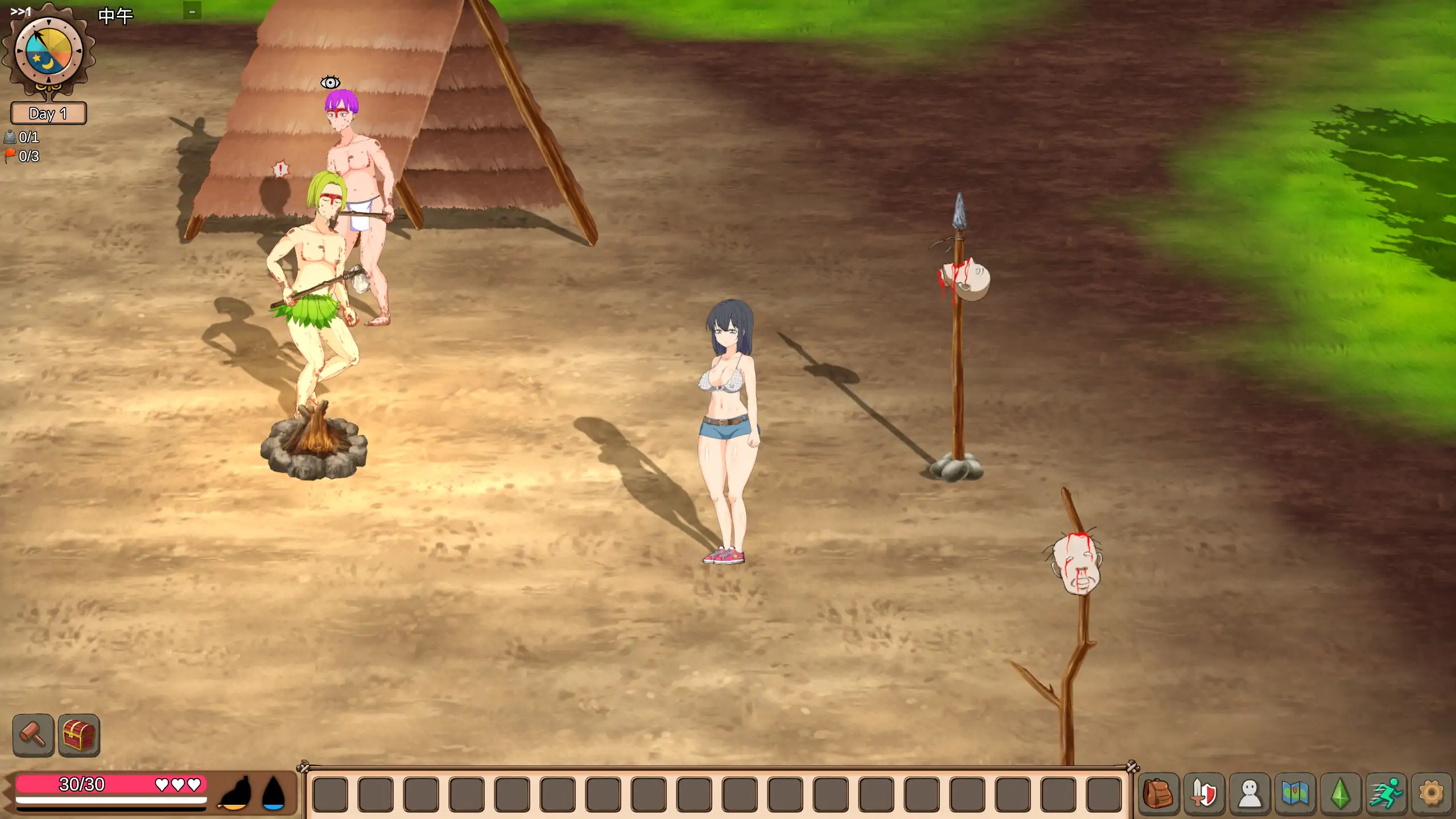Open the treasure chest storage

[79, 735]
